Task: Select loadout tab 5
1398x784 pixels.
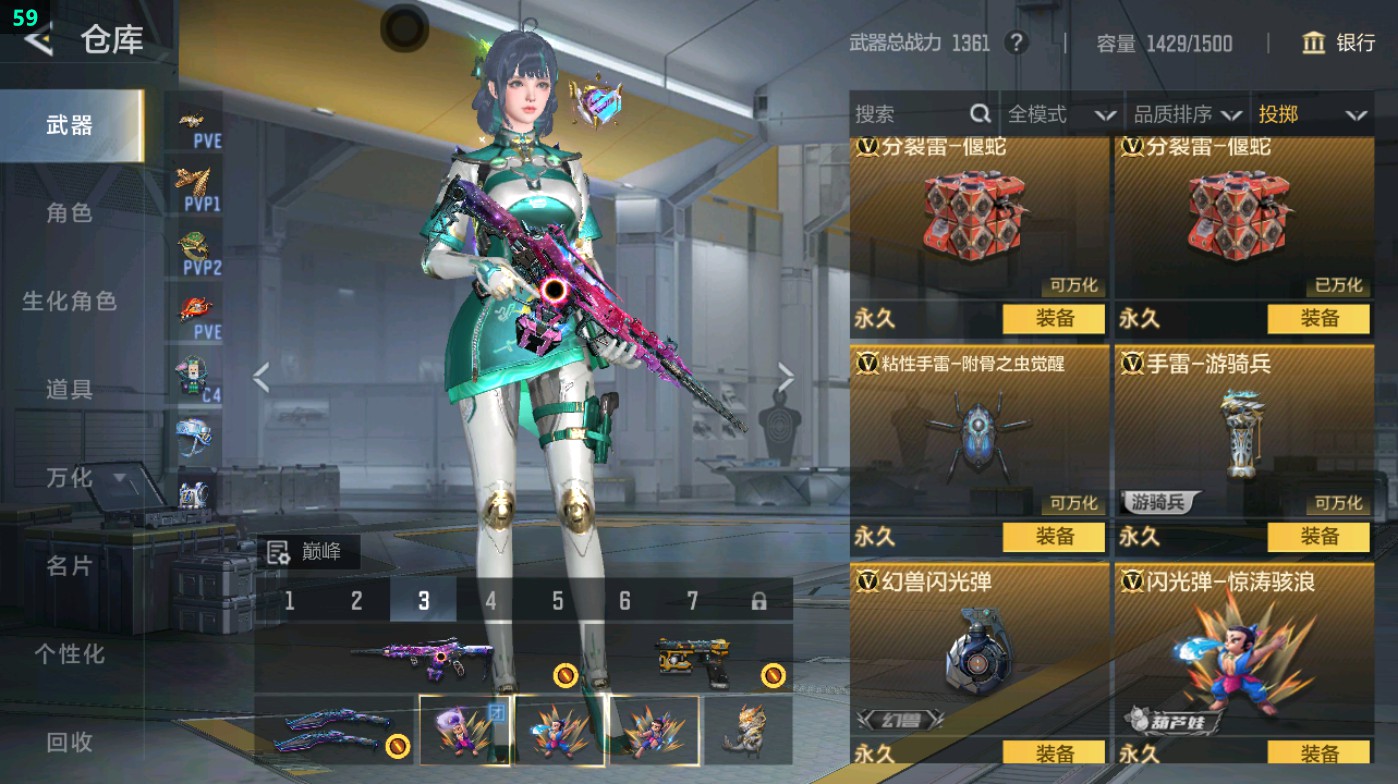Action: 556,601
